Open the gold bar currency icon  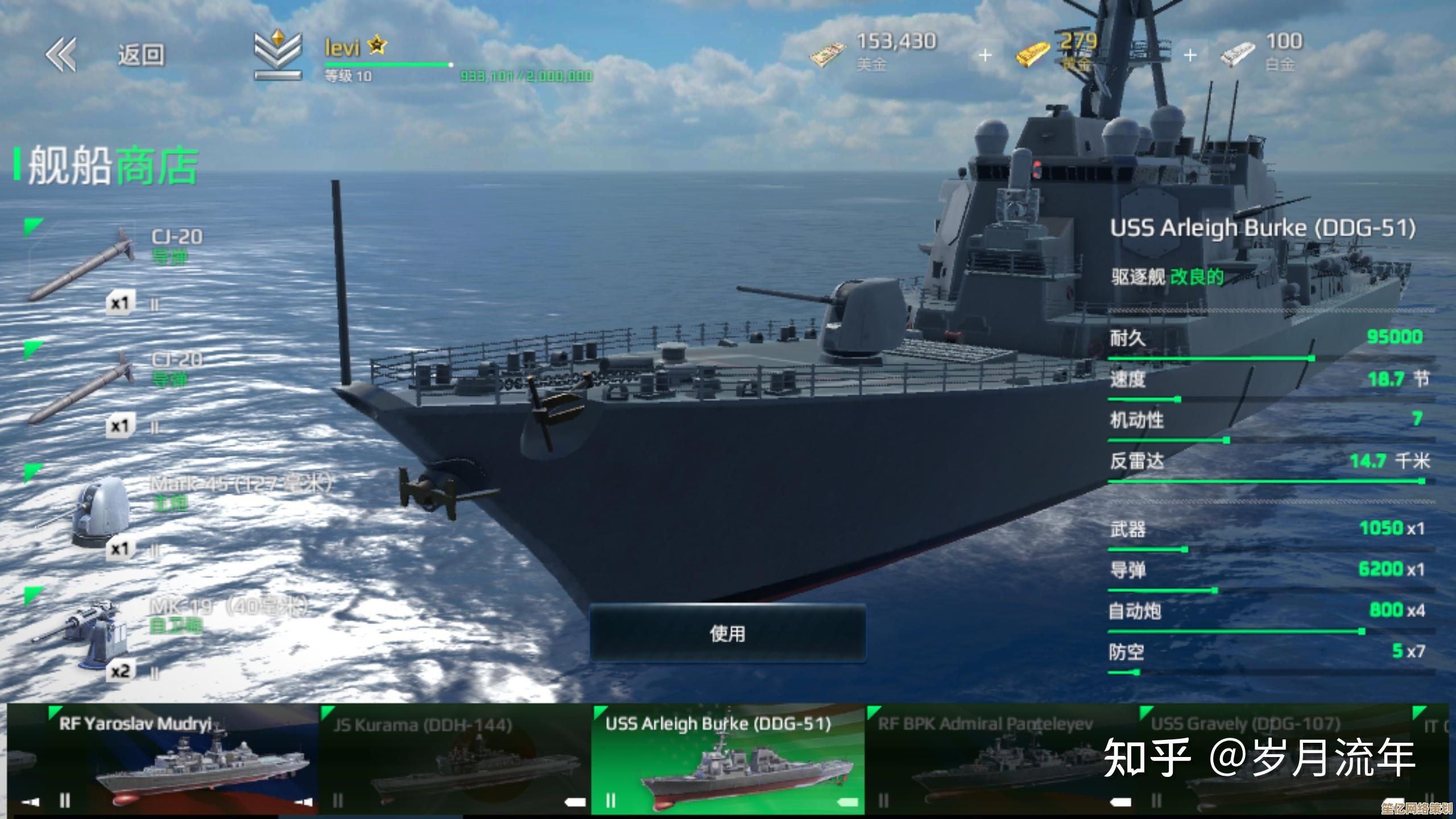point(1033,55)
